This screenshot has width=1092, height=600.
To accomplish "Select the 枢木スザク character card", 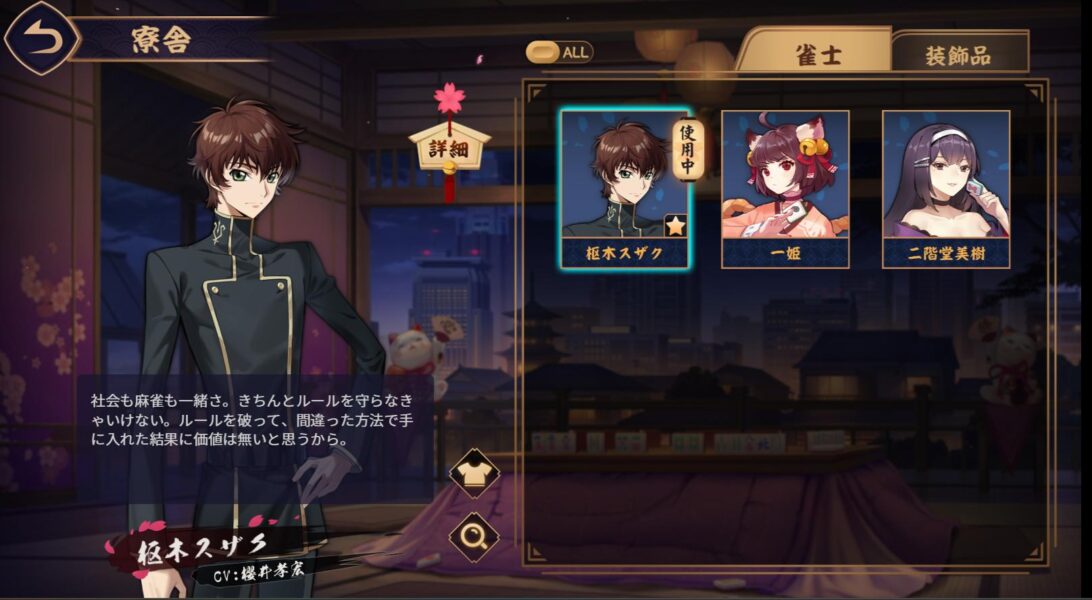I will pyautogui.click(x=625, y=187).
